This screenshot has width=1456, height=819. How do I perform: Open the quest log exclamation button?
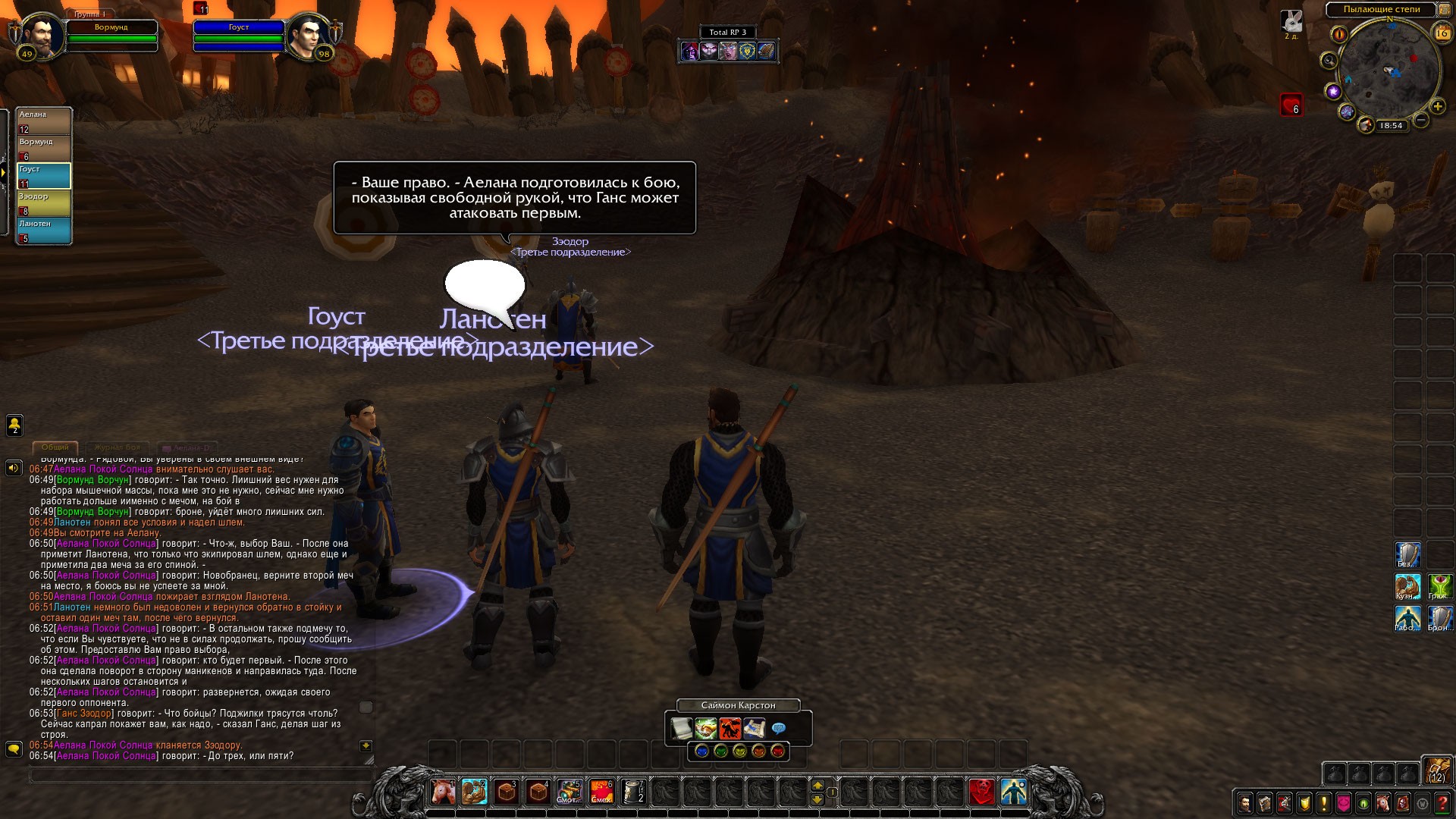[1324, 802]
